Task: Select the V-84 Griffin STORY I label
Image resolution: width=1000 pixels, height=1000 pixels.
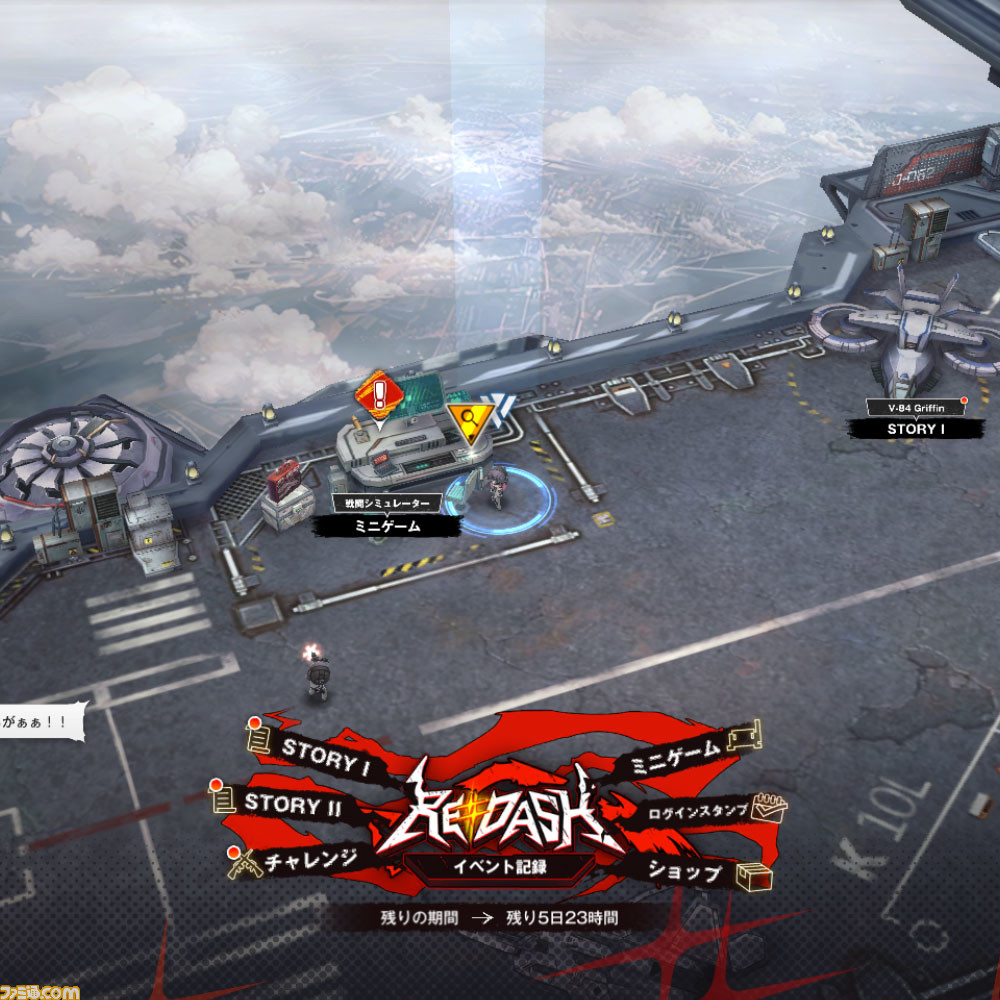Action: tap(916, 428)
